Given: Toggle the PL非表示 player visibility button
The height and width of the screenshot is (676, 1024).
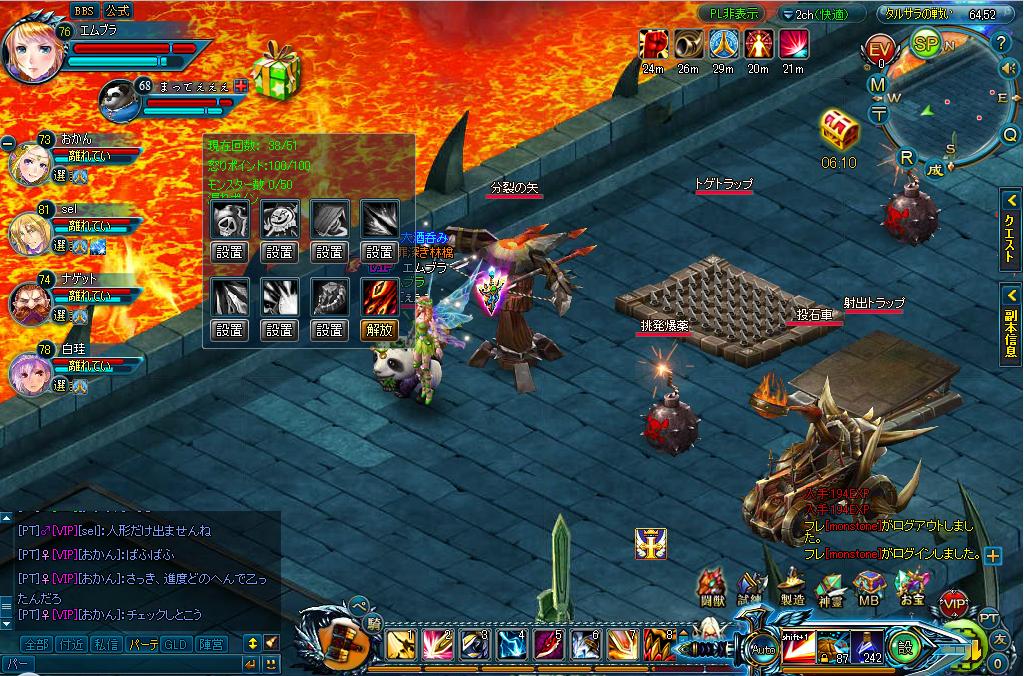Looking at the screenshot, I should tap(733, 14).
